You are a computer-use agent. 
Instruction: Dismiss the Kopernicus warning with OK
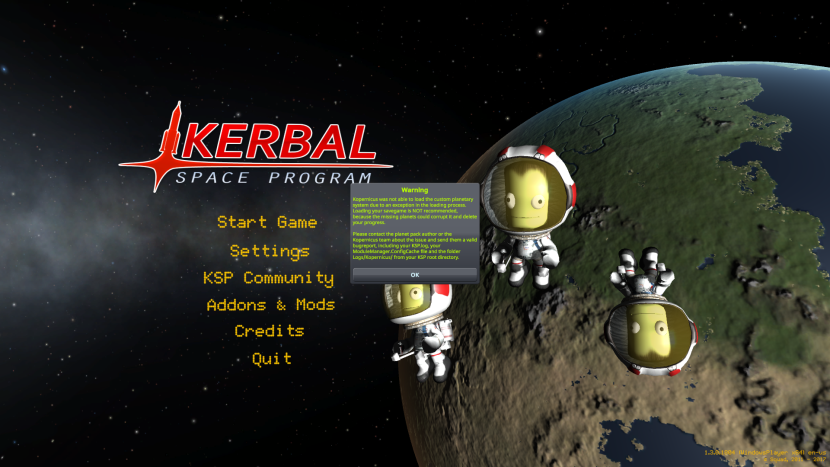pos(414,274)
